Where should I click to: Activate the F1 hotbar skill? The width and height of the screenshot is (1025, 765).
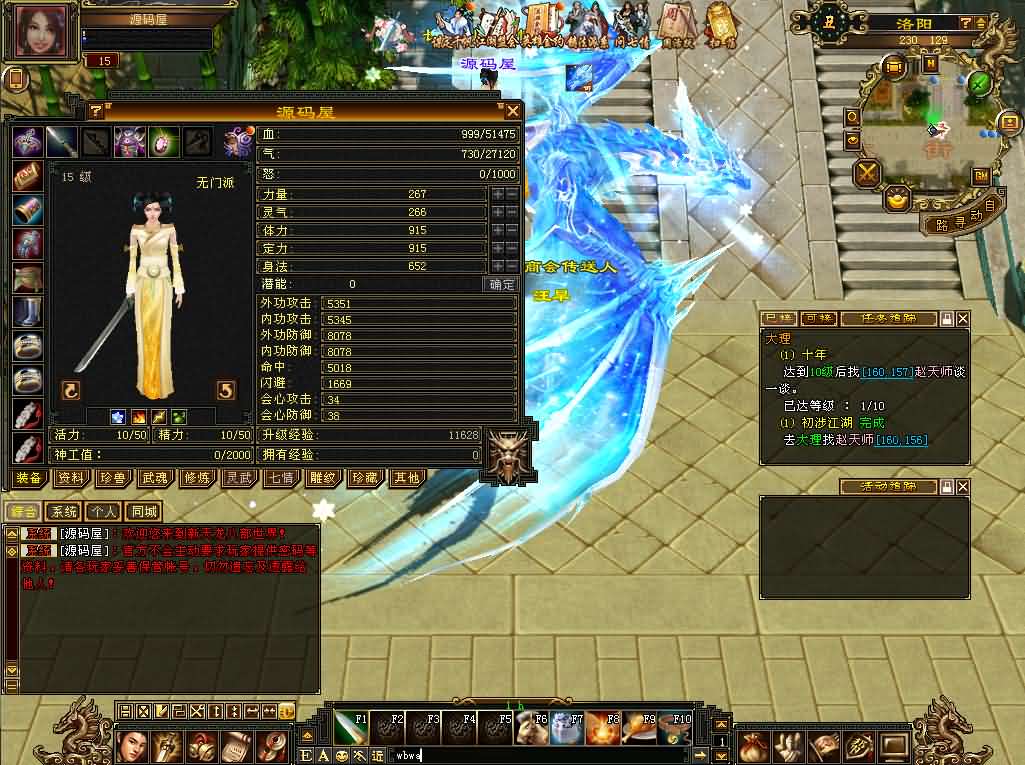click(351, 729)
